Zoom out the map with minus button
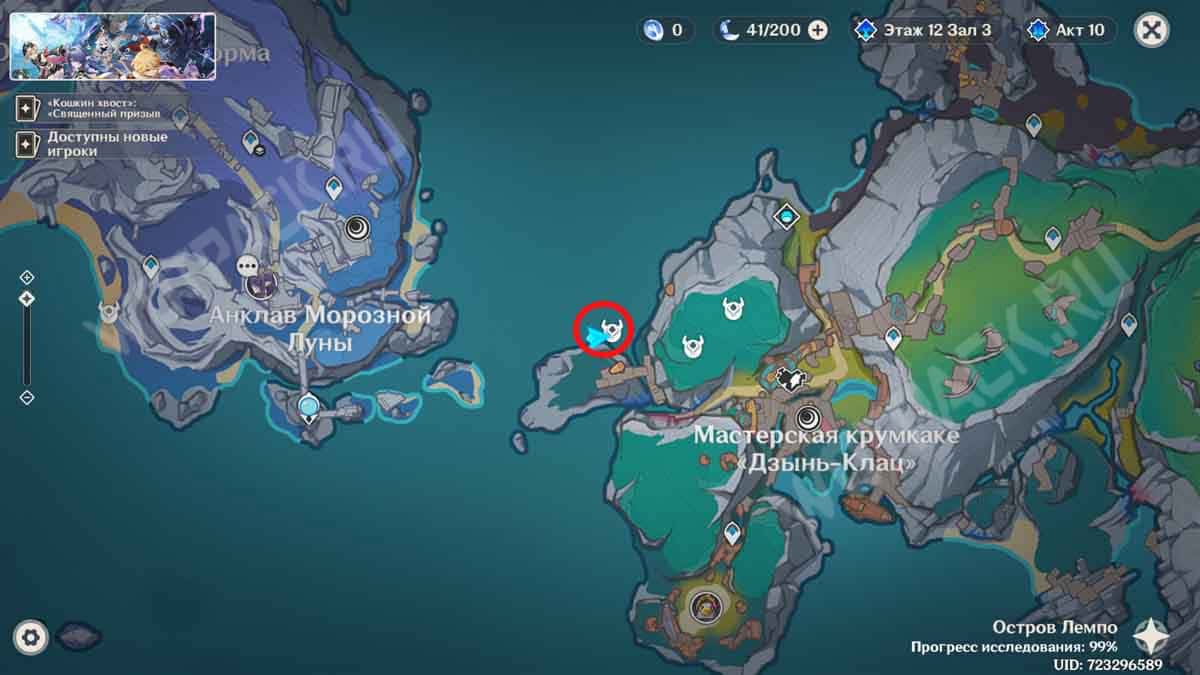The image size is (1200, 675). tap(27, 397)
